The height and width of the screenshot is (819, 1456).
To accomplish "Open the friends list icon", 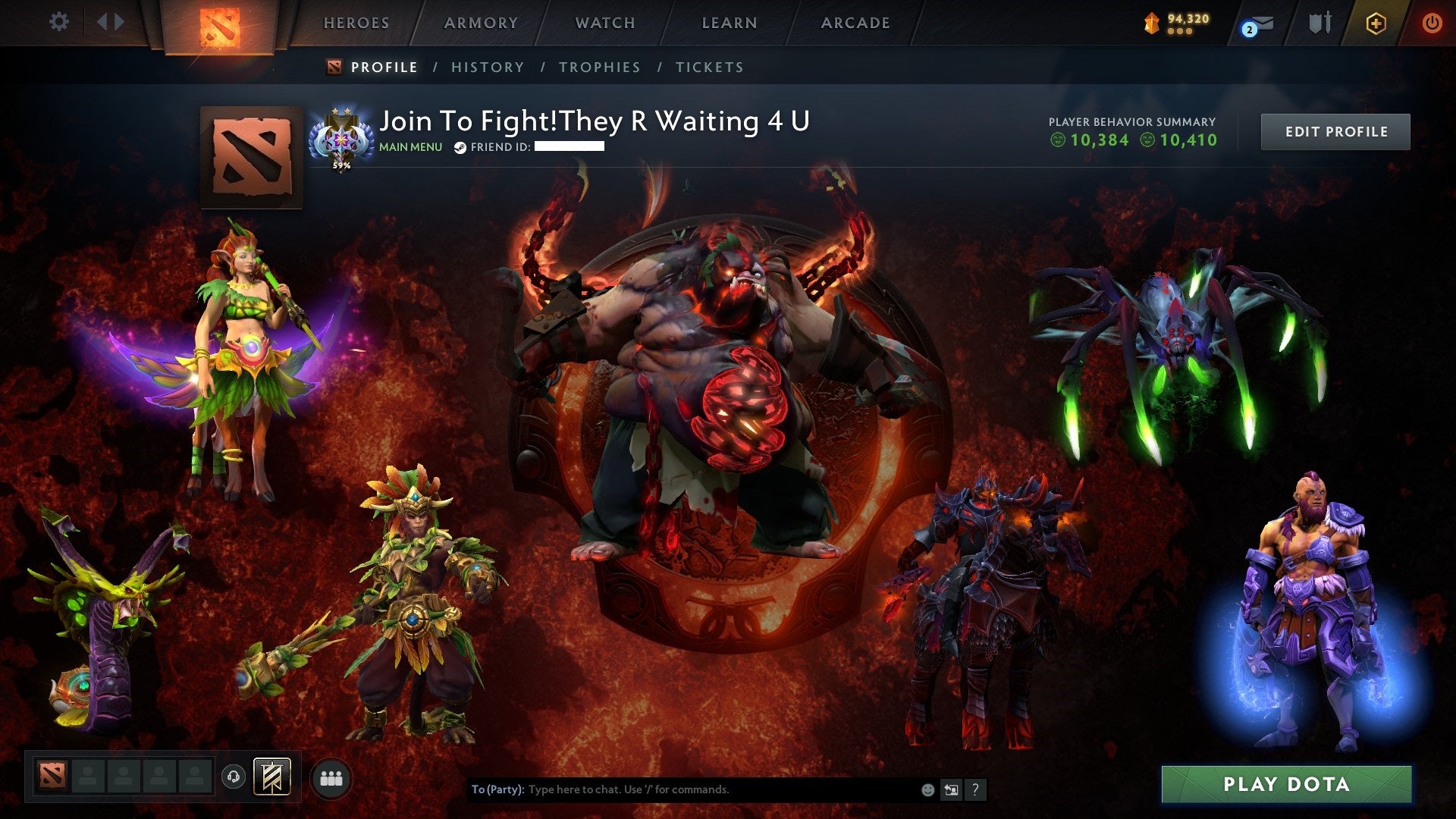I will 331,777.
